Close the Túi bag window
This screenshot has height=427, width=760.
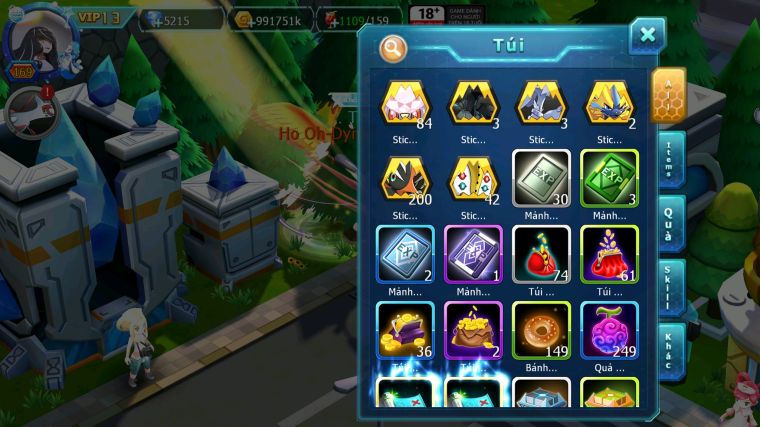click(647, 36)
